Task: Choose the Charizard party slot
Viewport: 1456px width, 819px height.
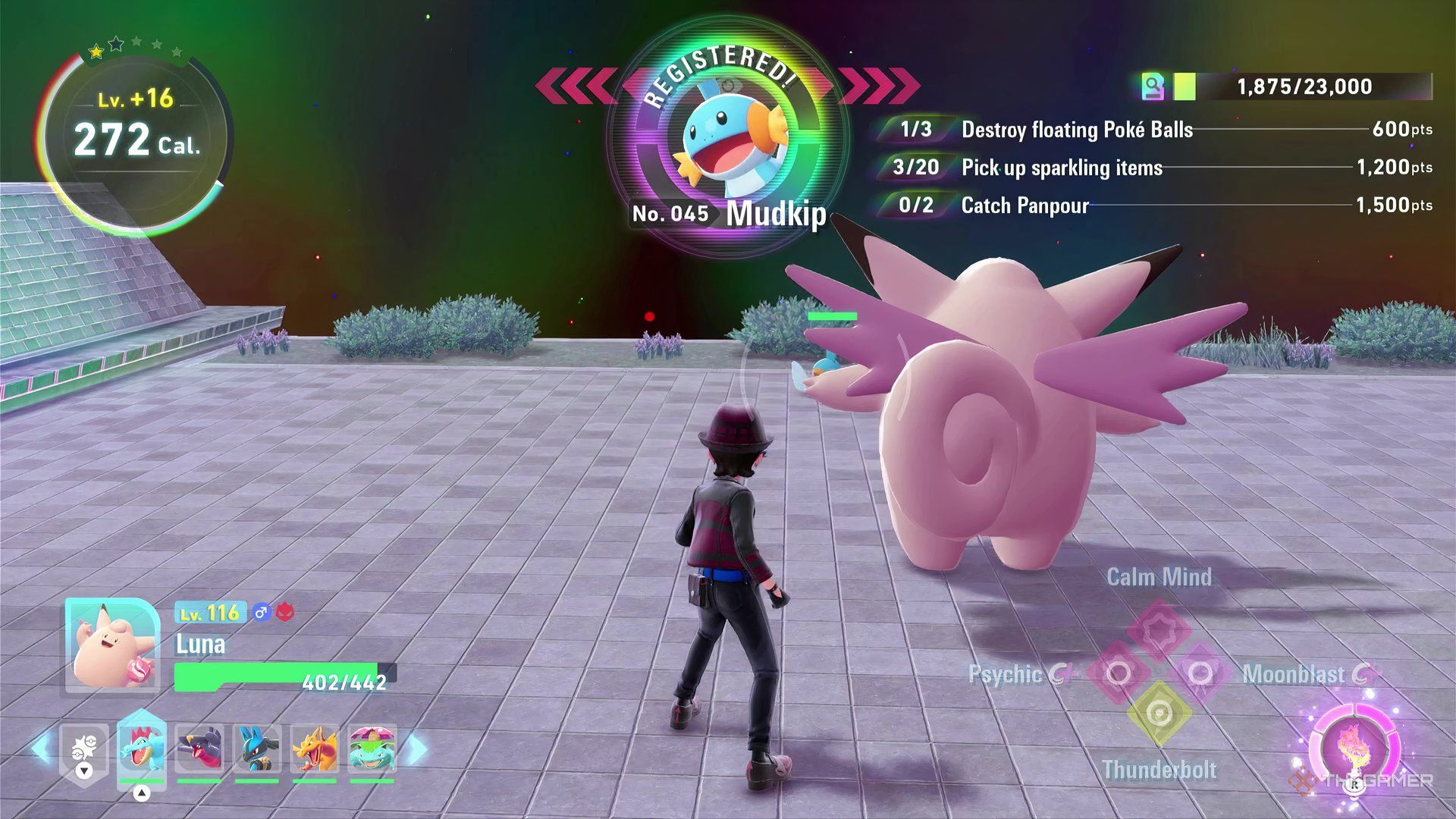Action: click(x=315, y=748)
